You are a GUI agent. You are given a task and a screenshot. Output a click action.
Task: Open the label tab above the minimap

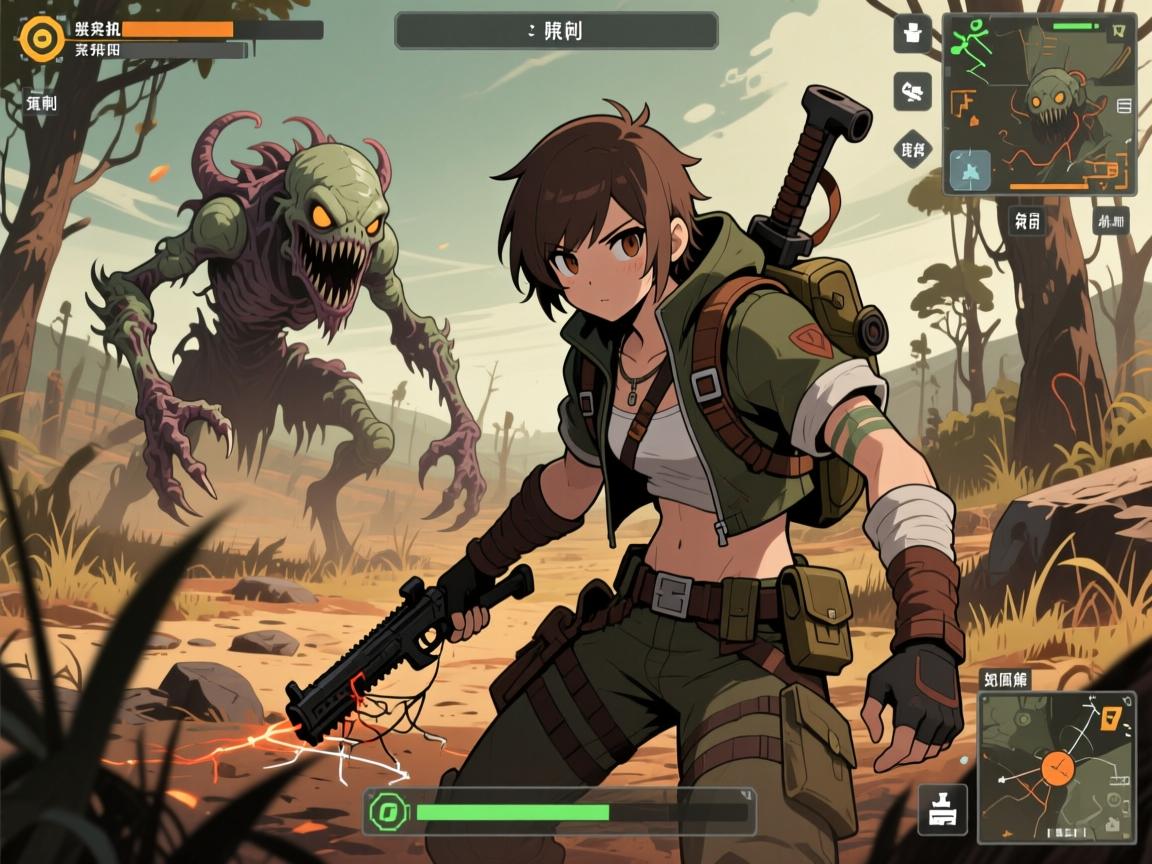[1005, 680]
